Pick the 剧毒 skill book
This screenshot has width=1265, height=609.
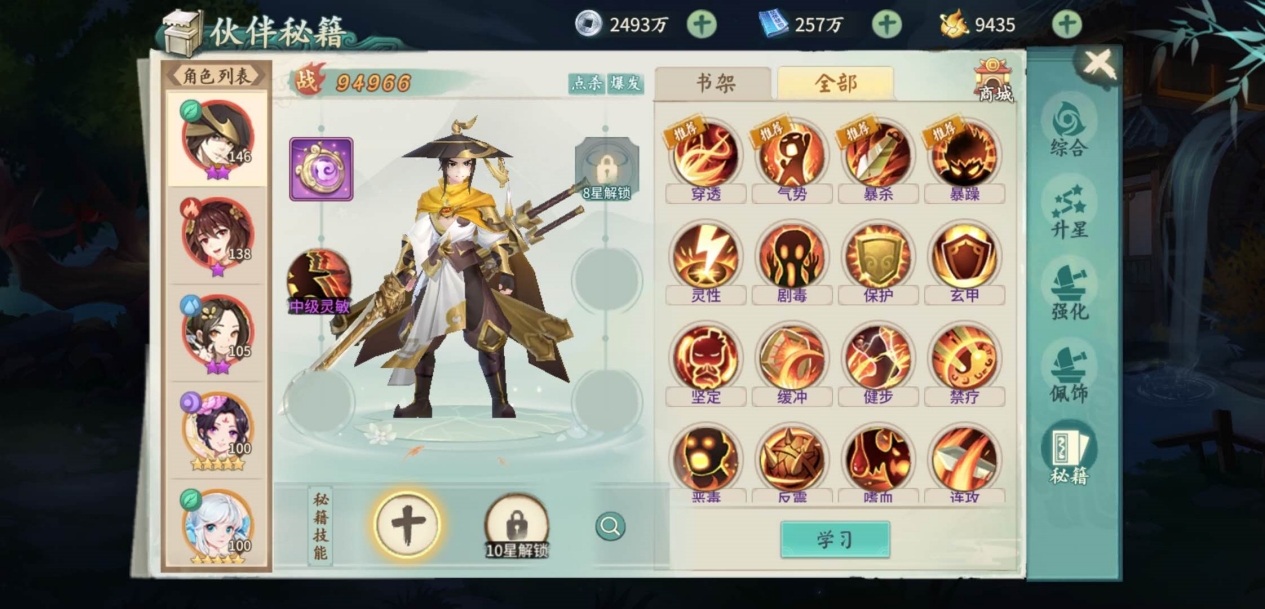click(792, 257)
